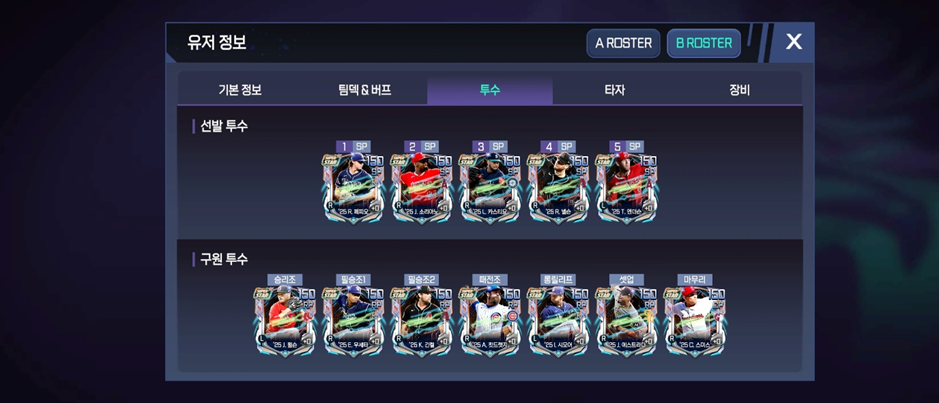The height and width of the screenshot is (403, 939).
Task: Select the B ROSTER button
Action: click(x=704, y=43)
